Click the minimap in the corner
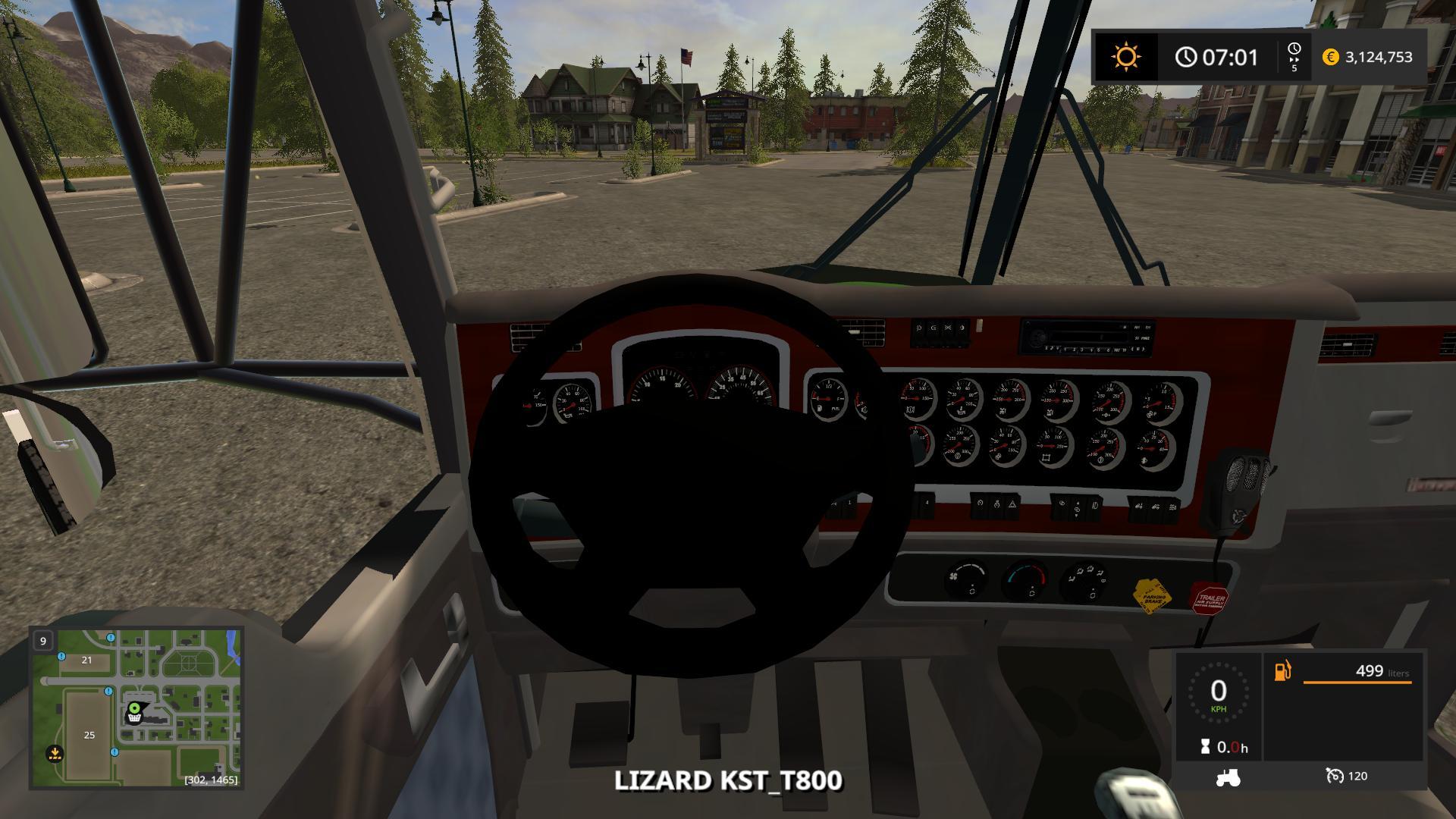This screenshot has height=819, width=1456. click(136, 708)
